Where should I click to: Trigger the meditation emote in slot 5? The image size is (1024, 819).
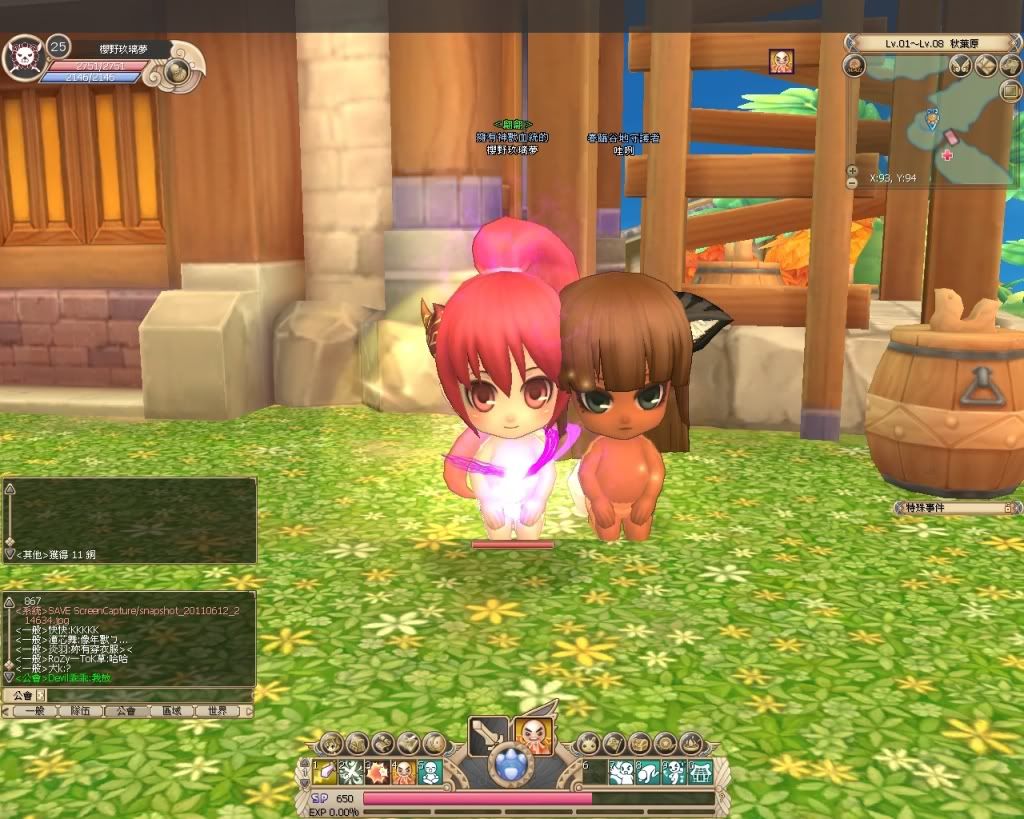pyautogui.click(x=430, y=771)
